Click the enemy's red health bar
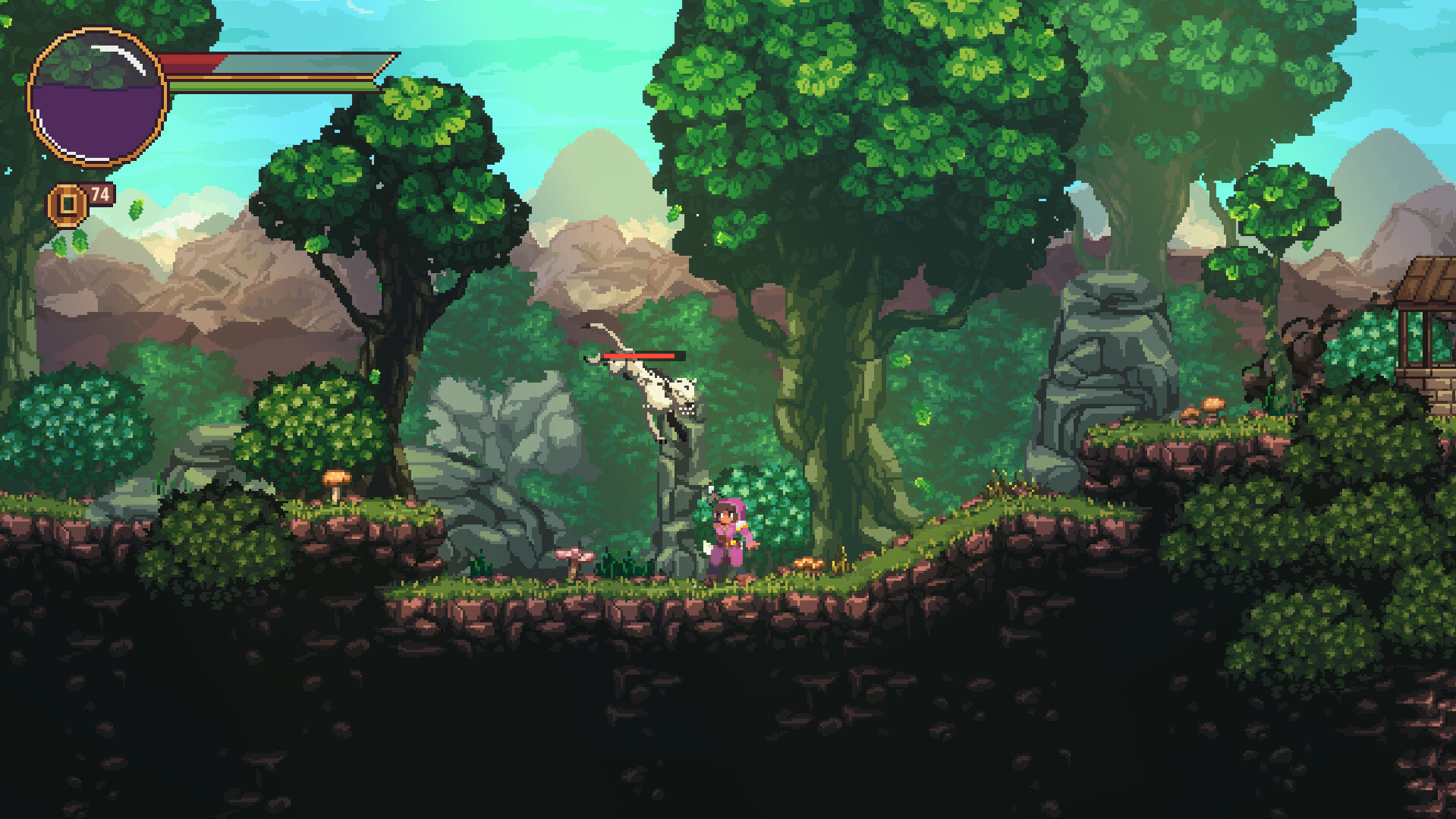Screen dimensions: 1456x819 point(637,354)
